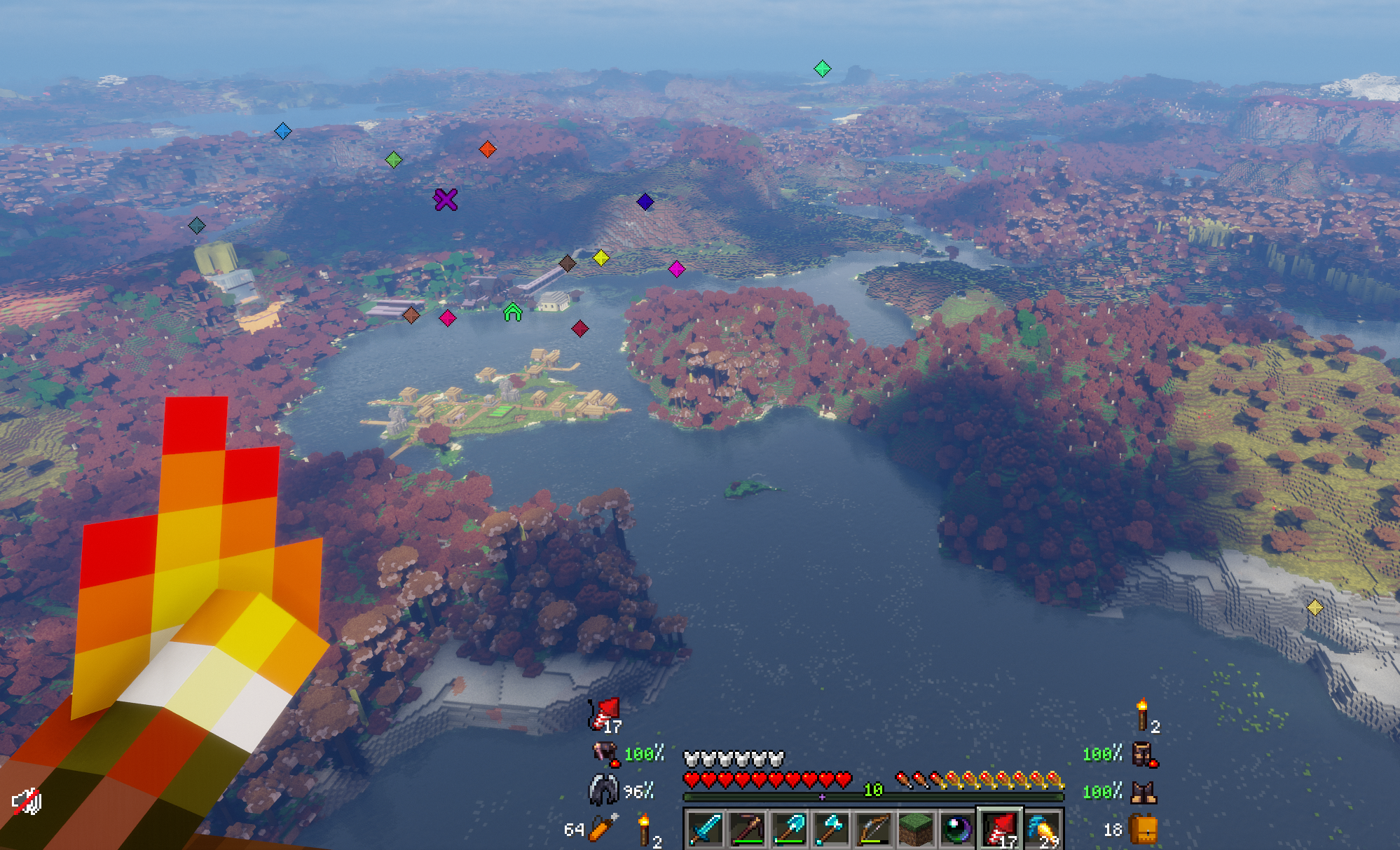This screenshot has width=1400, height=850.
Task: Select the green house-shaped waypoint marker
Action: point(513,313)
